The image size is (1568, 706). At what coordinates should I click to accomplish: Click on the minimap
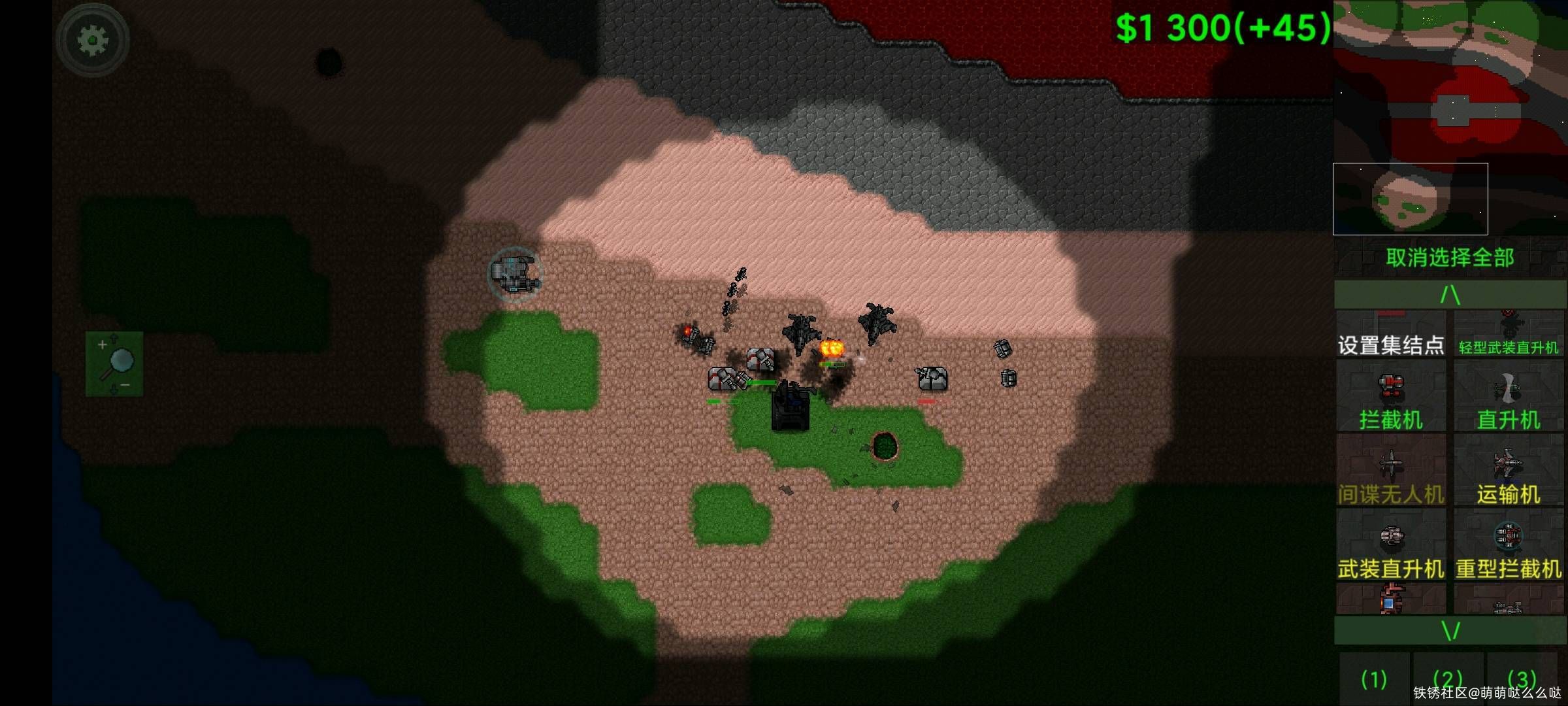(1450, 118)
